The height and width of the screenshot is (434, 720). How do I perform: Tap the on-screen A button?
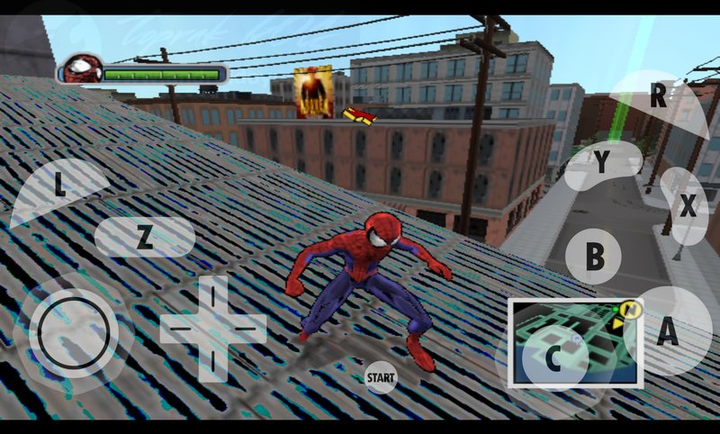(x=667, y=332)
